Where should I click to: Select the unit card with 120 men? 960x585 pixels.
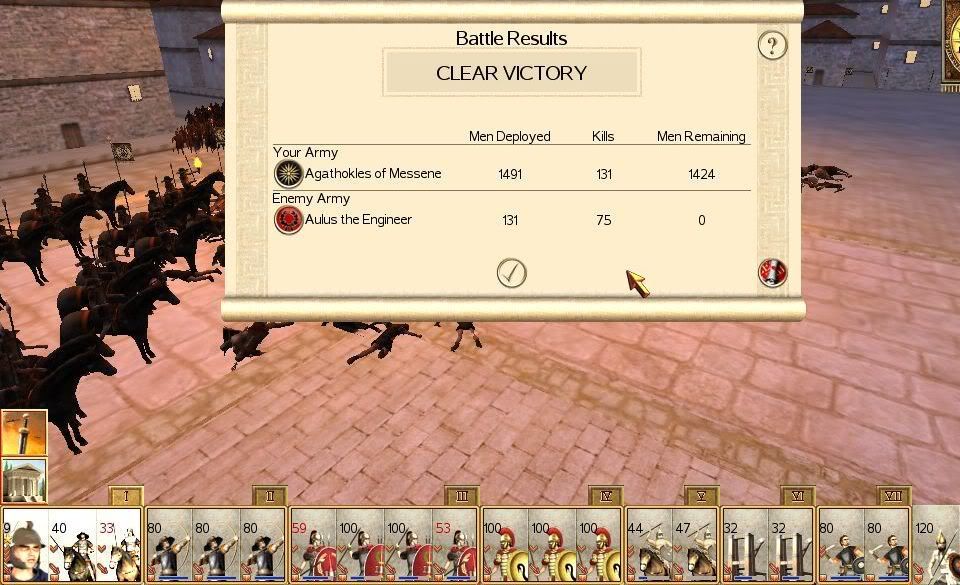pos(936,547)
